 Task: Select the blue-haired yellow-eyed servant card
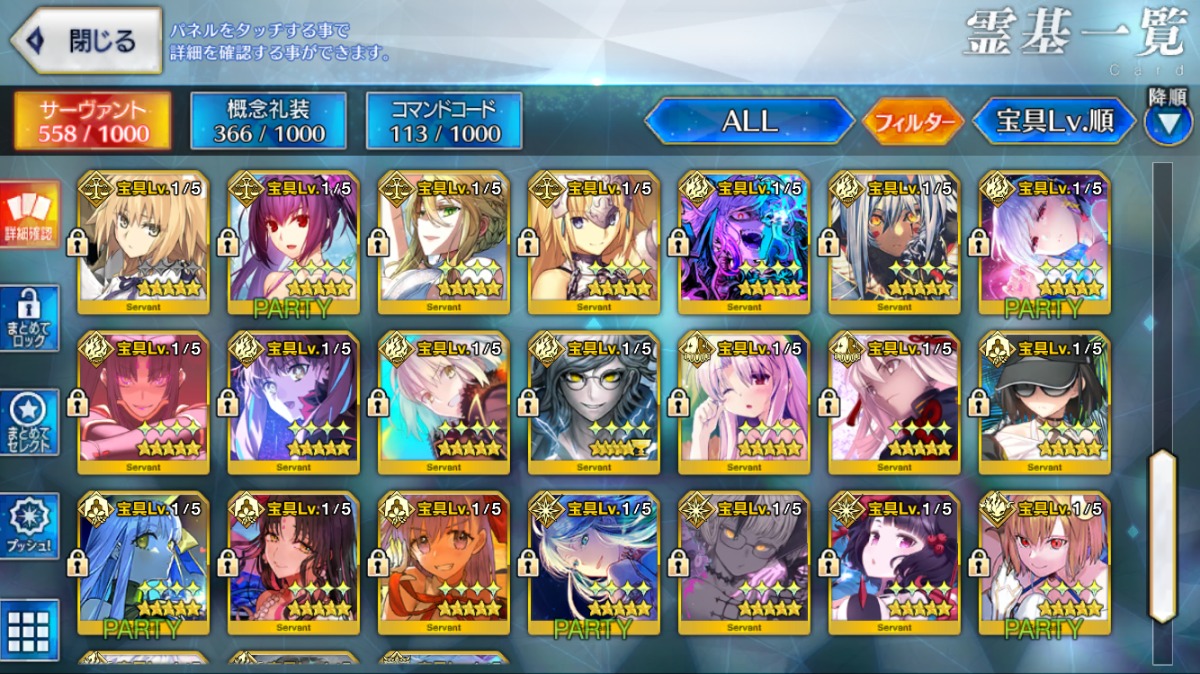pos(143,562)
